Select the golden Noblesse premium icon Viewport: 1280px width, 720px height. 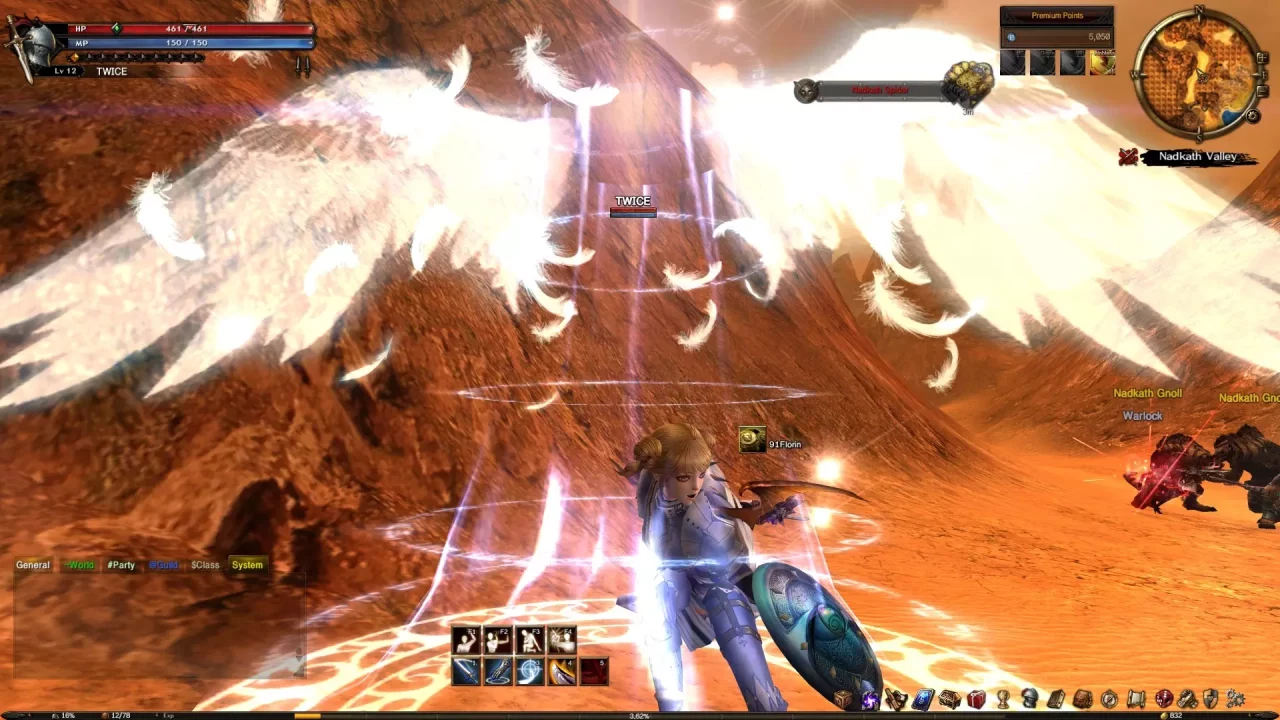tap(1102, 63)
